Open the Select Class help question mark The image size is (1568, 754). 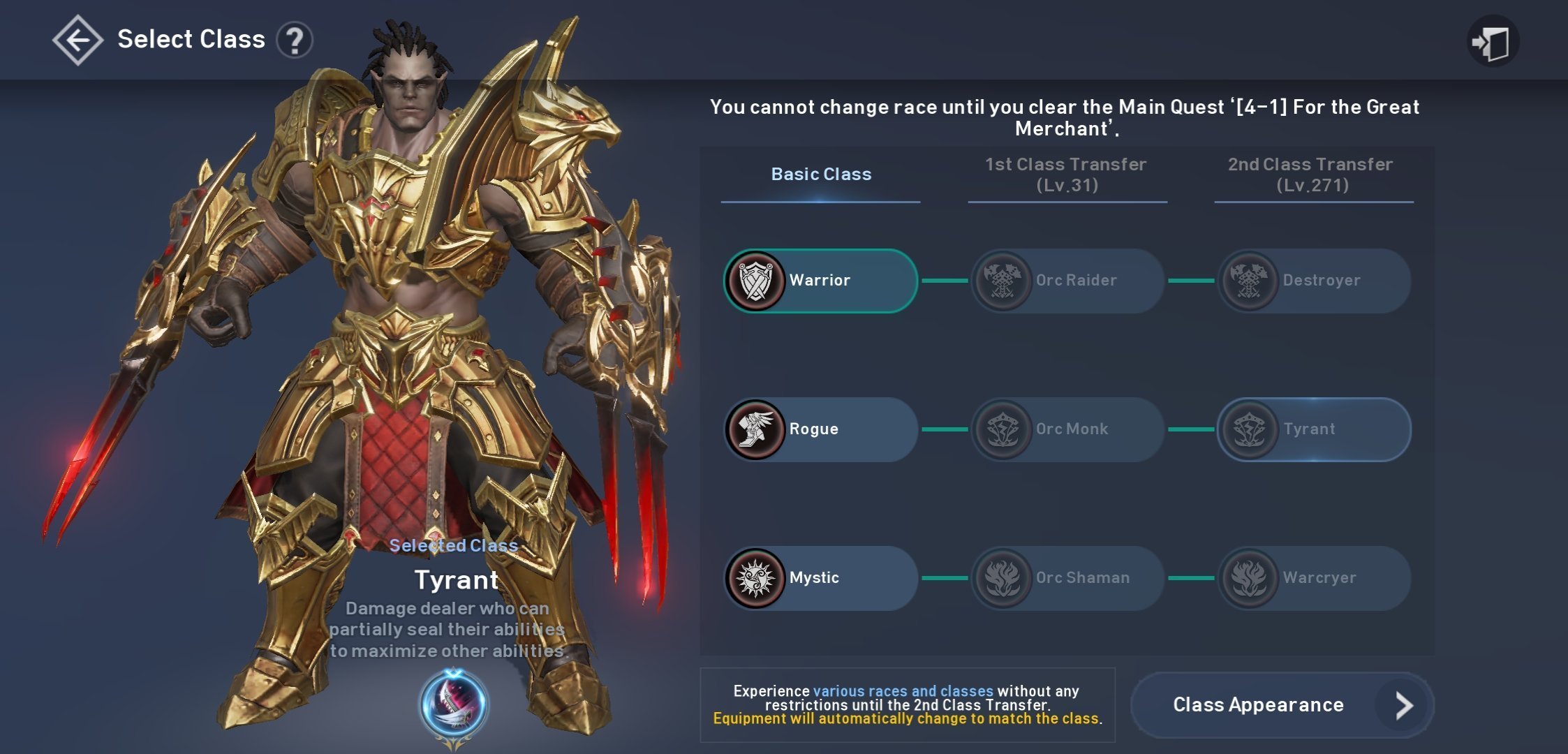pos(295,40)
